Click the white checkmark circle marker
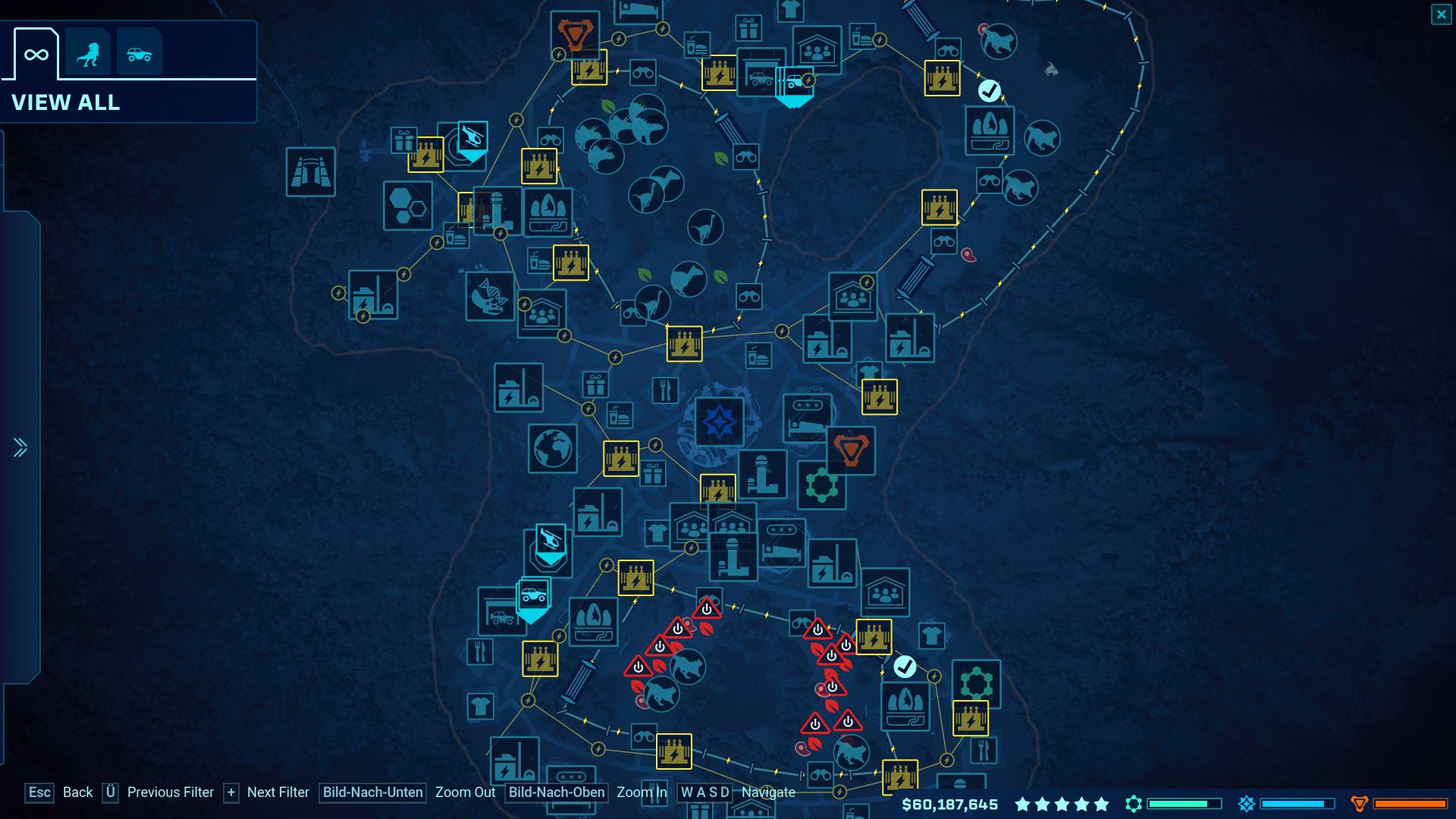 click(x=988, y=89)
